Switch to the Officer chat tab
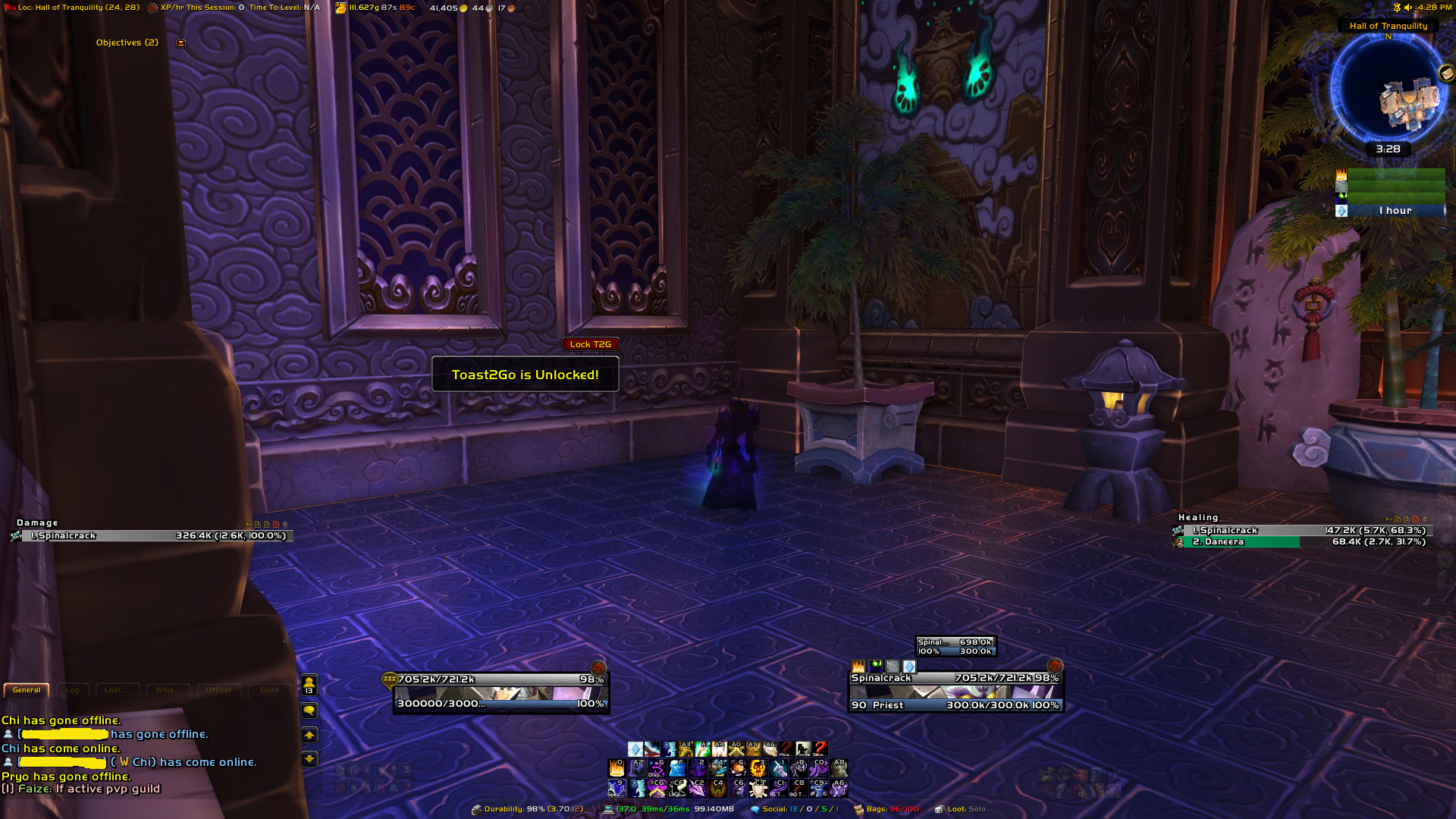Screen dimensions: 1456x819 (219, 690)
